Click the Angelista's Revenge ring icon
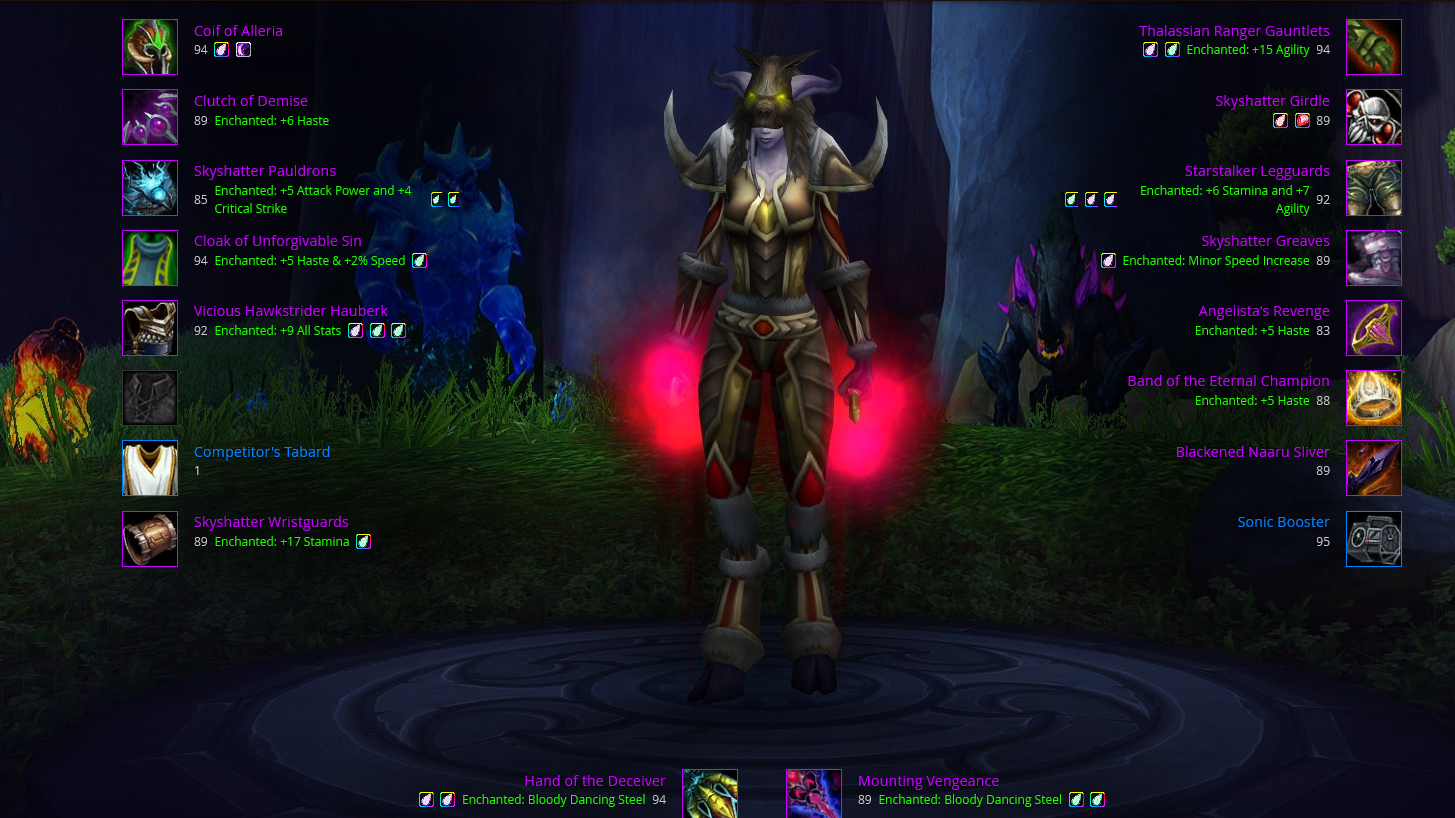The image size is (1455, 818). tap(1373, 328)
